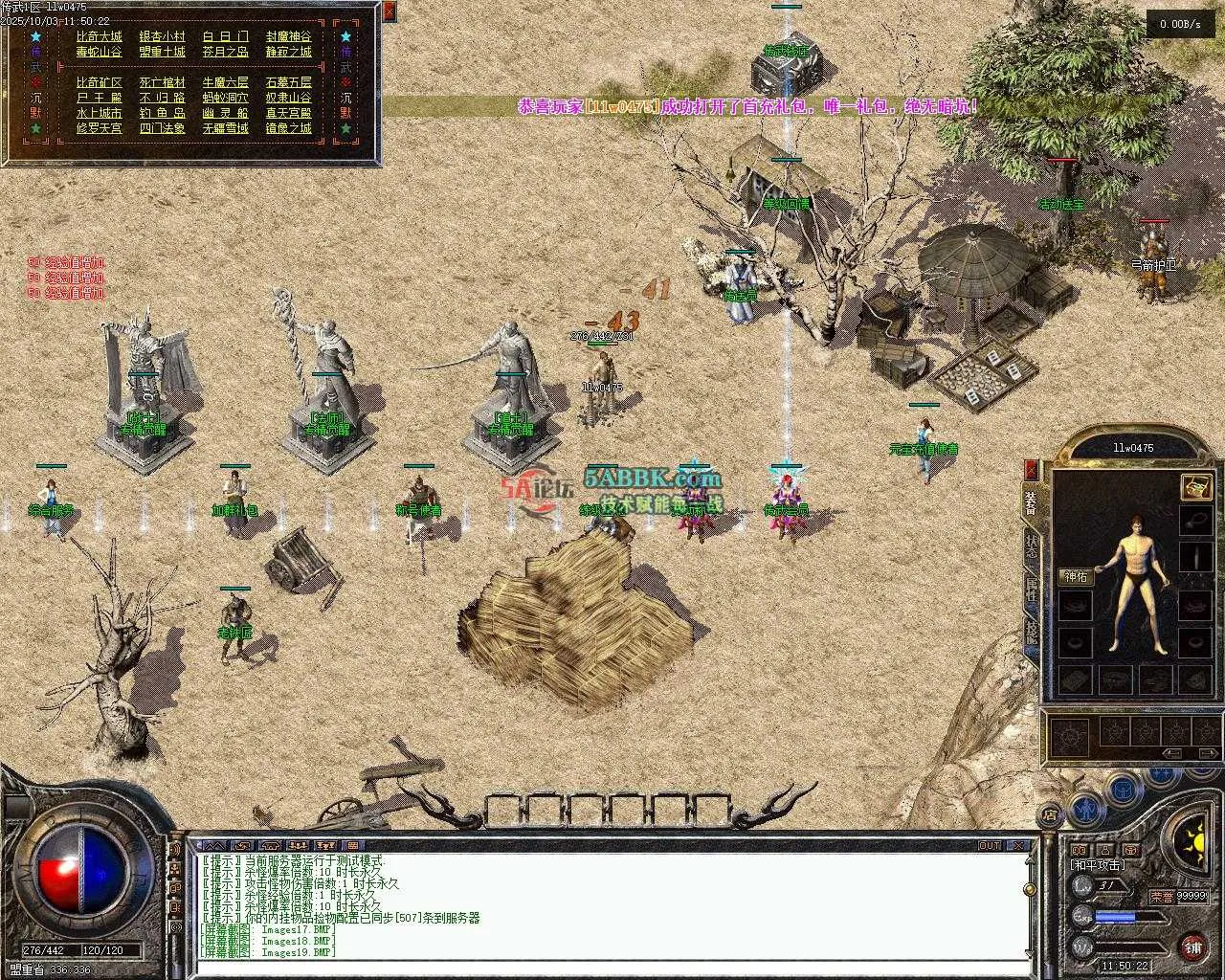This screenshot has width=1225, height=980.
Task: Select the 比奇矿区 dungeon link
Action: tap(100, 82)
